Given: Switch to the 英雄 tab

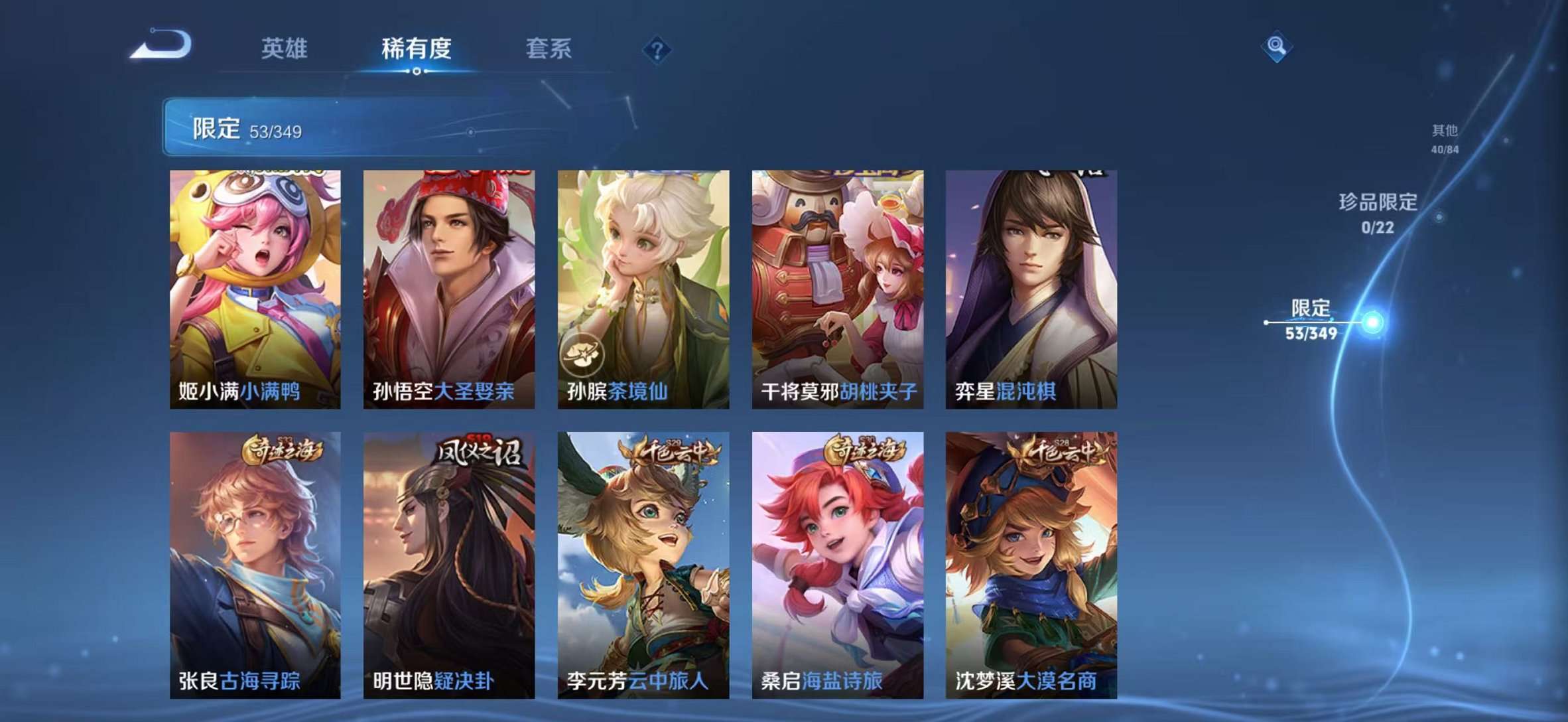Looking at the screenshot, I should click(285, 48).
